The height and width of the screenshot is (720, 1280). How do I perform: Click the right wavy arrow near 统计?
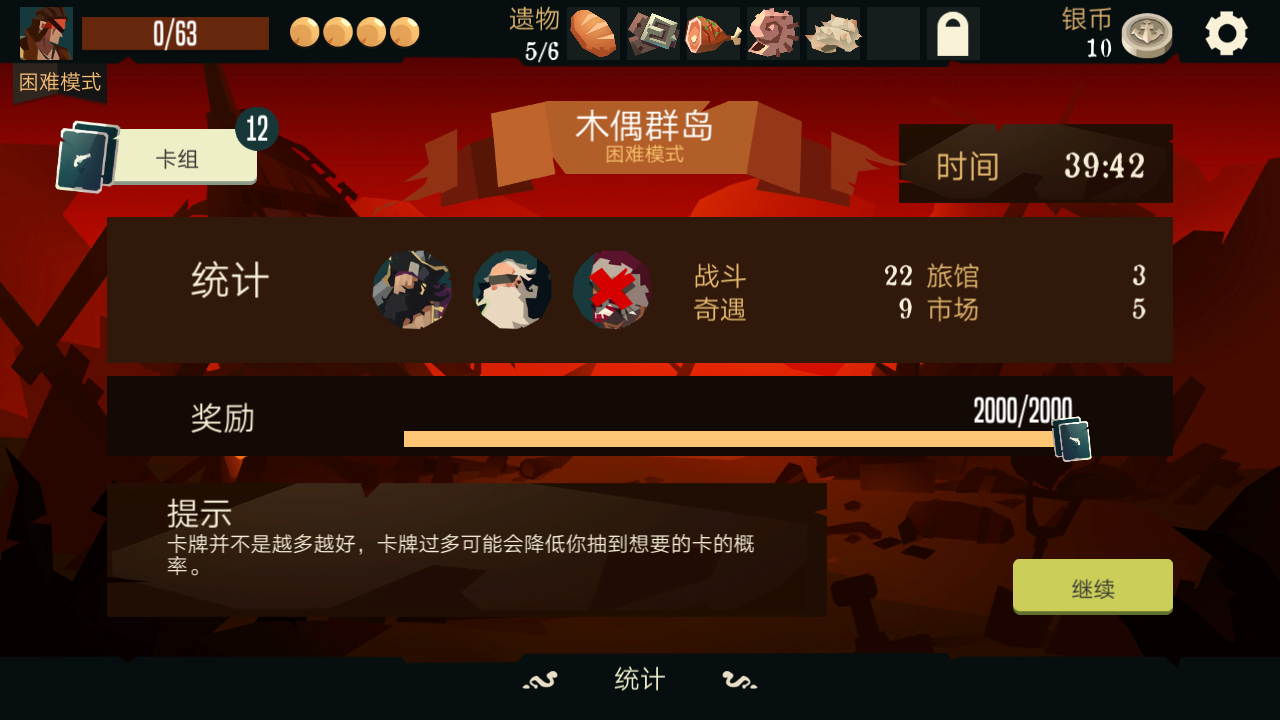pos(740,679)
